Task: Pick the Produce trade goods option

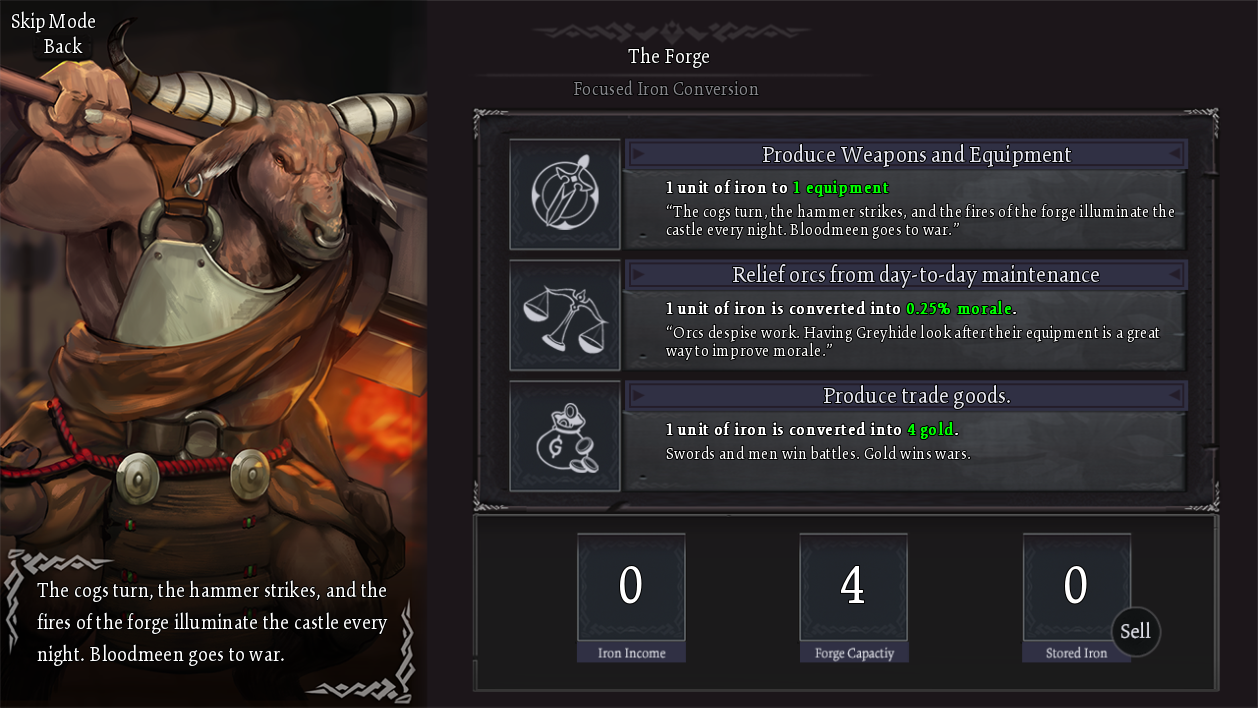Action: coord(915,396)
